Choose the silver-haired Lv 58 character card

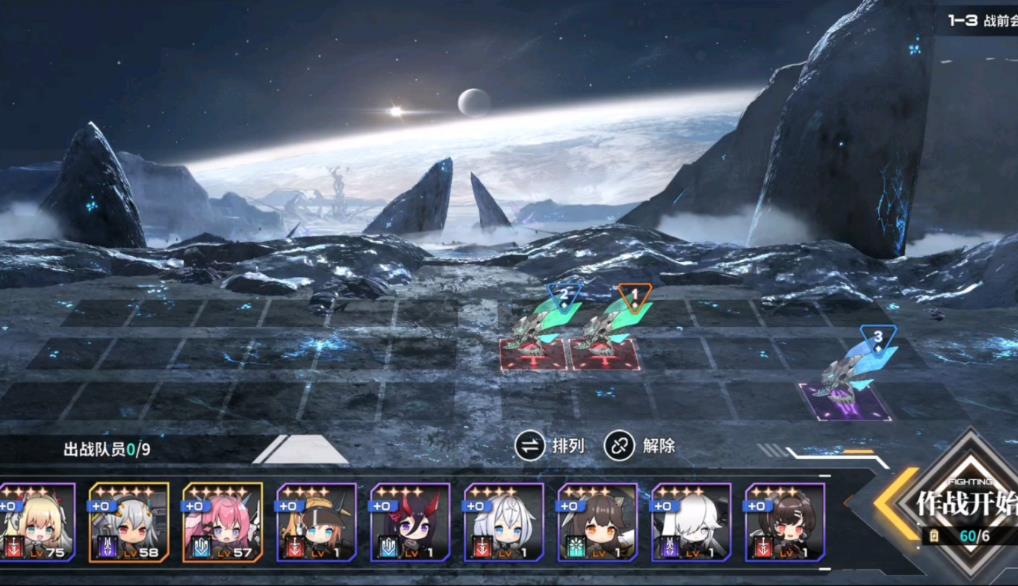(129, 522)
